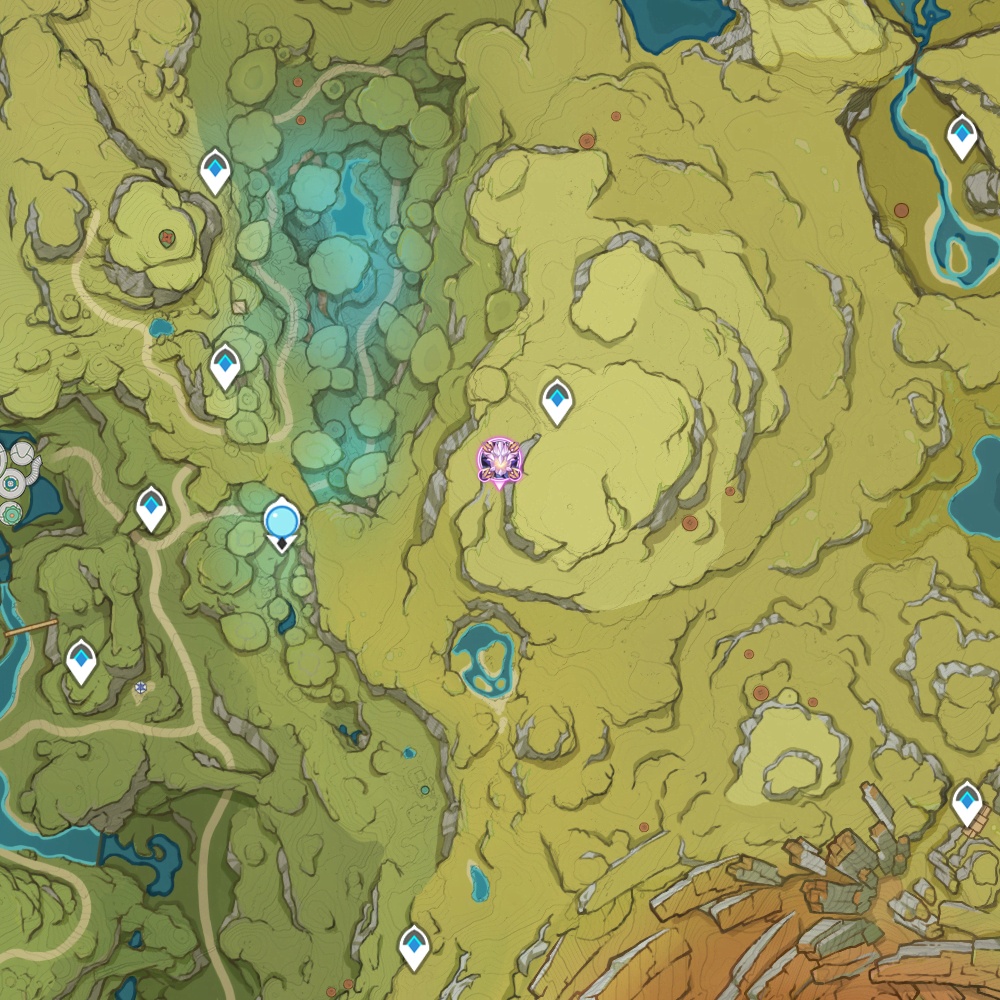This screenshot has width=1000, height=1000.
Task: Select the purple boss marker on the map
Action: click(x=499, y=462)
